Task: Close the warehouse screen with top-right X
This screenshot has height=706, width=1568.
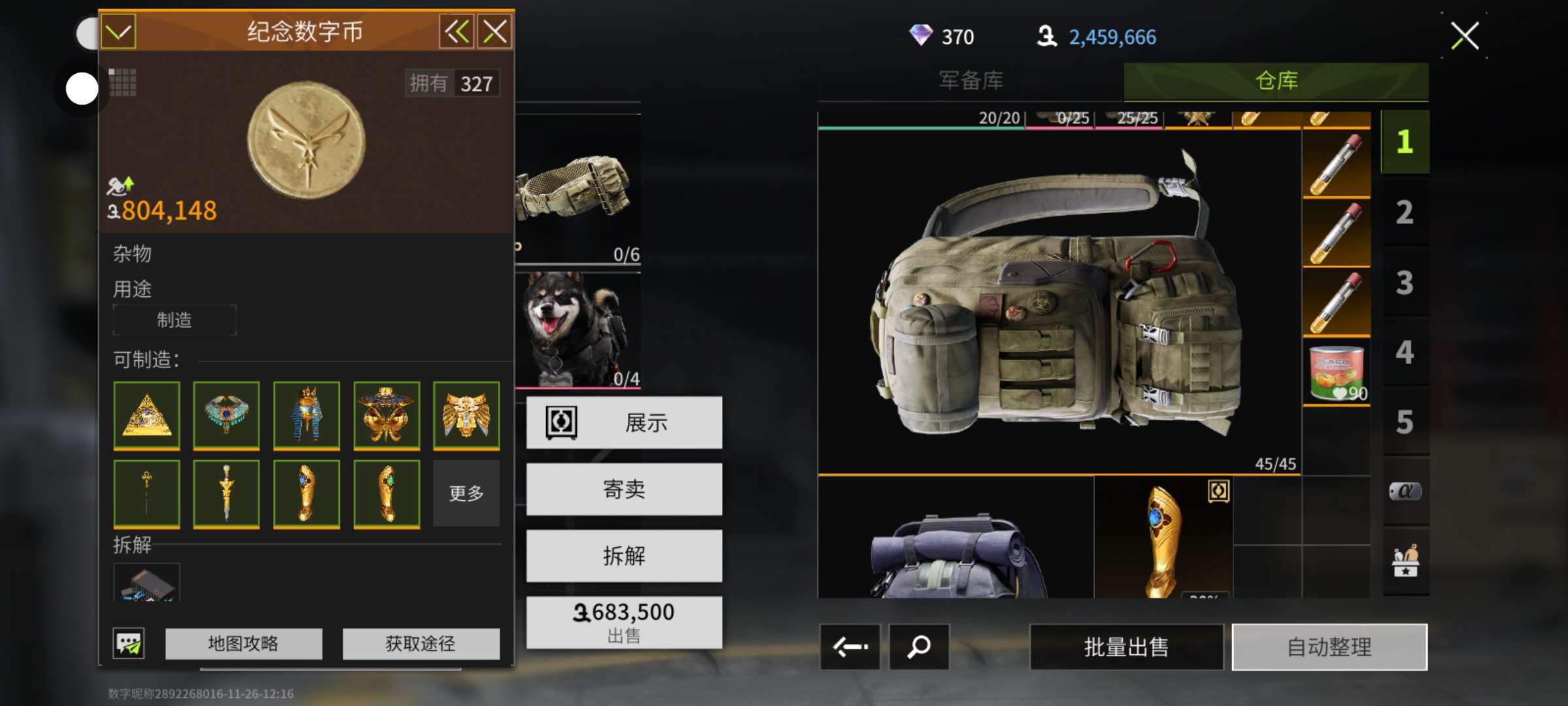Action: coord(1465,36)
